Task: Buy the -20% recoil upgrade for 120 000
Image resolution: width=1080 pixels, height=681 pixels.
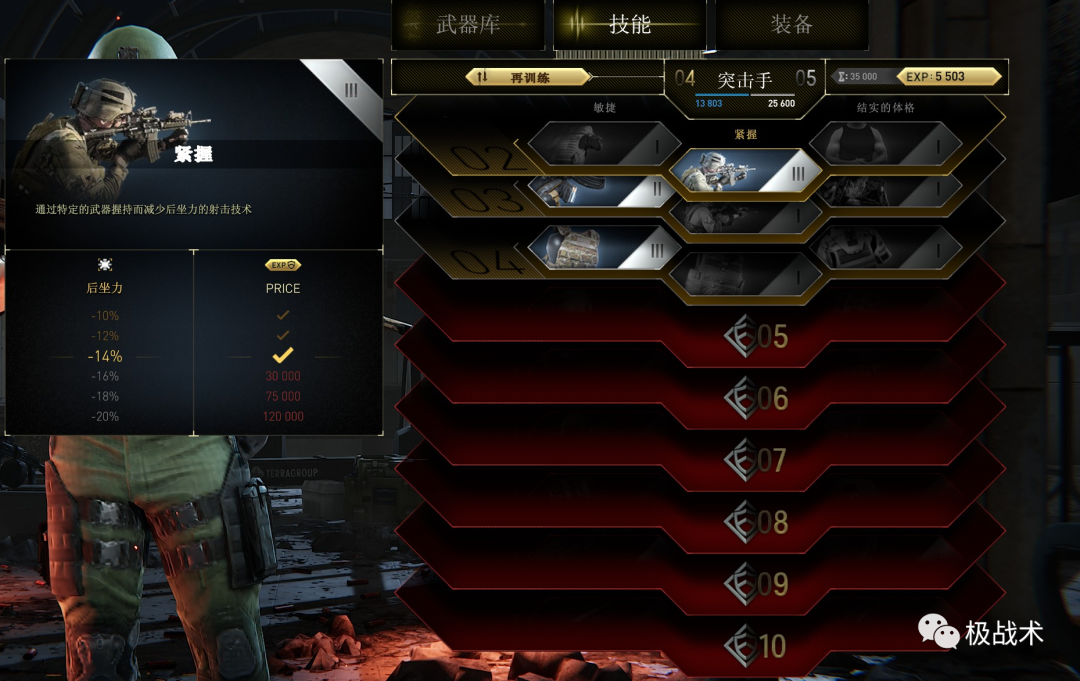Action: pyautogui.click(x=283, y=416)
